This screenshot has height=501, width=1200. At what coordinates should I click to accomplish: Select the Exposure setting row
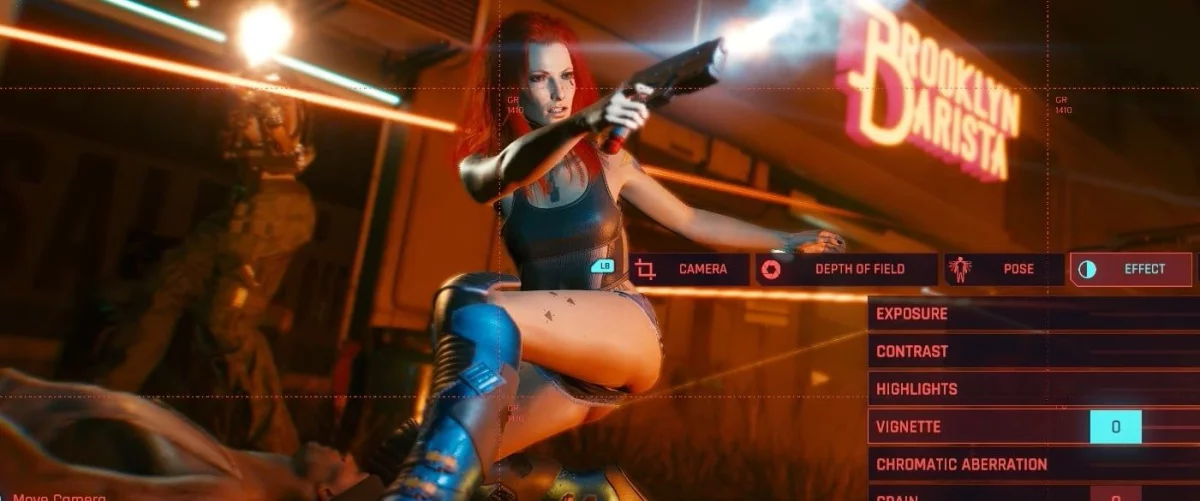(1030, 314)
